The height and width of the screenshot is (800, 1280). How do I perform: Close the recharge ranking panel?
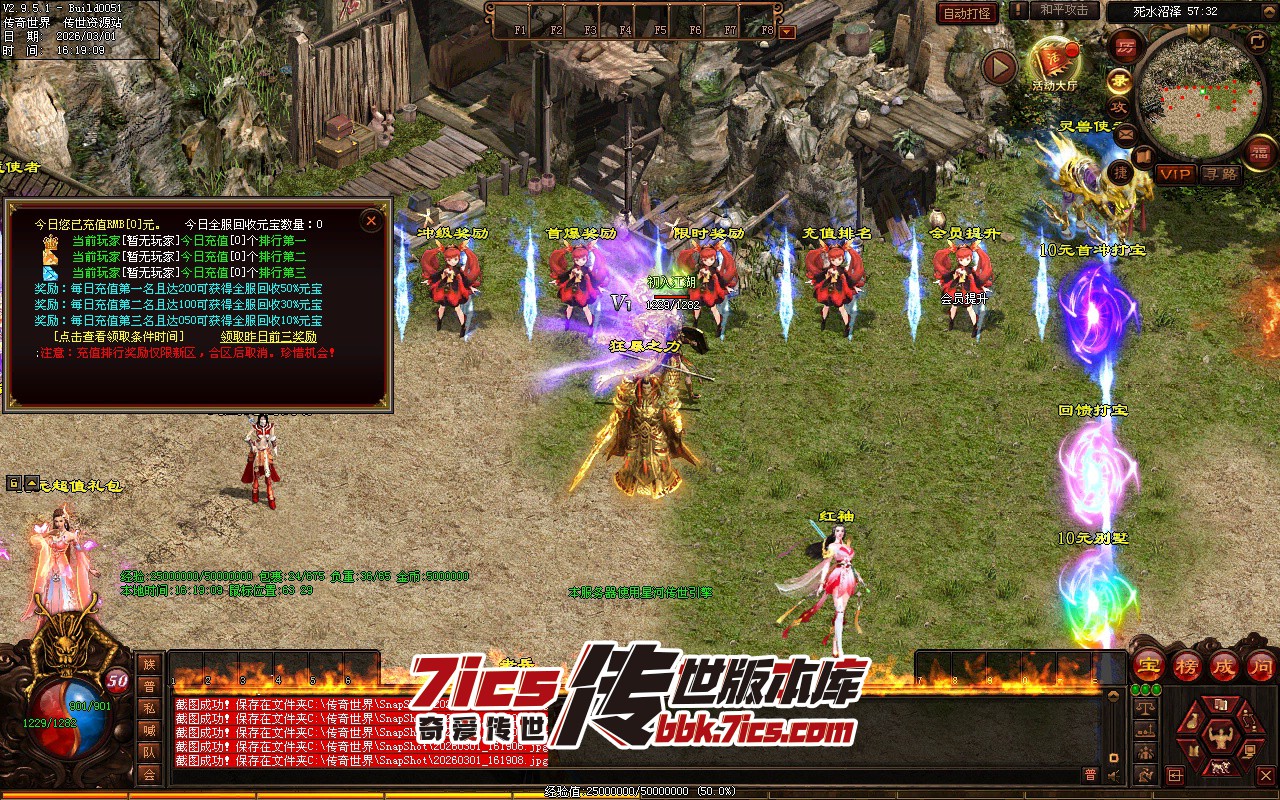371,220
